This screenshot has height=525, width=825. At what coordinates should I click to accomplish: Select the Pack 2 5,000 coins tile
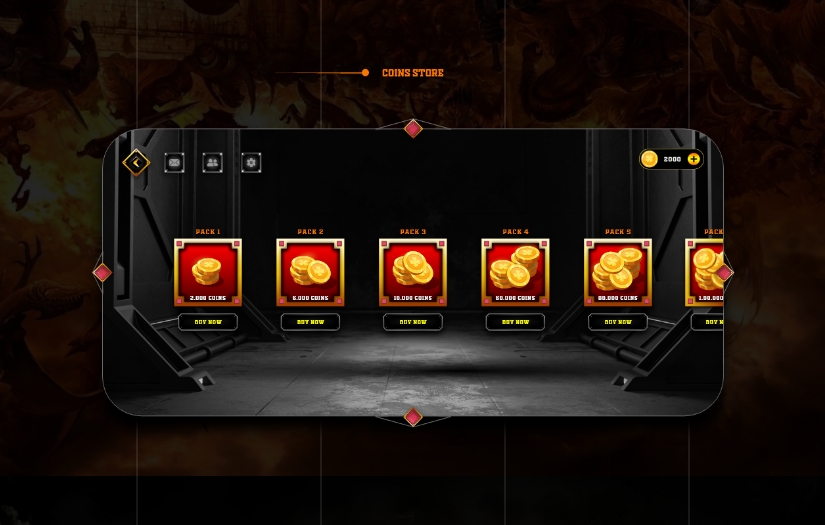tap(310, 272)
